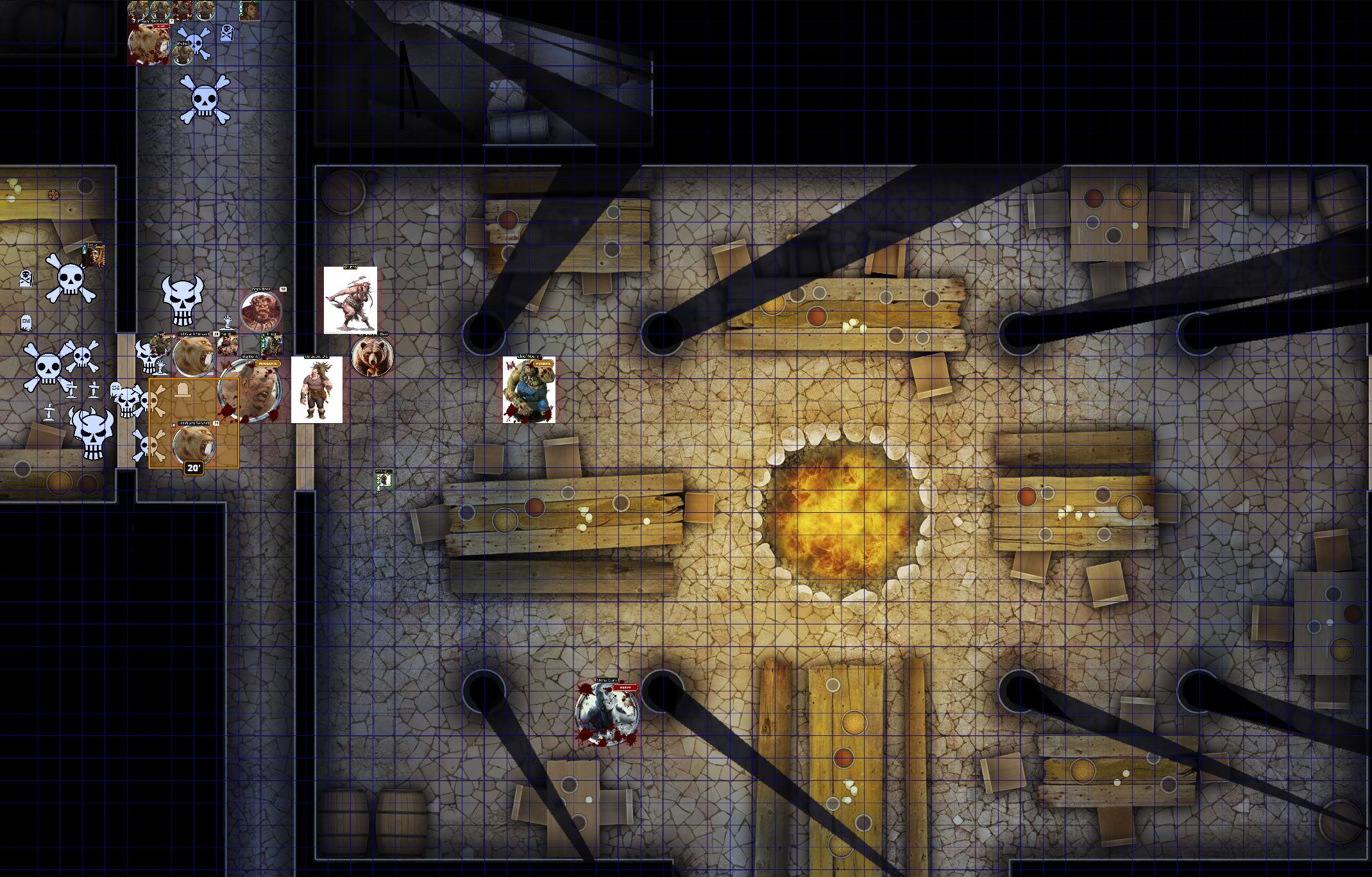Select the red-haired character portrait token
The image size is (1372, 877).
click(94, 255)
